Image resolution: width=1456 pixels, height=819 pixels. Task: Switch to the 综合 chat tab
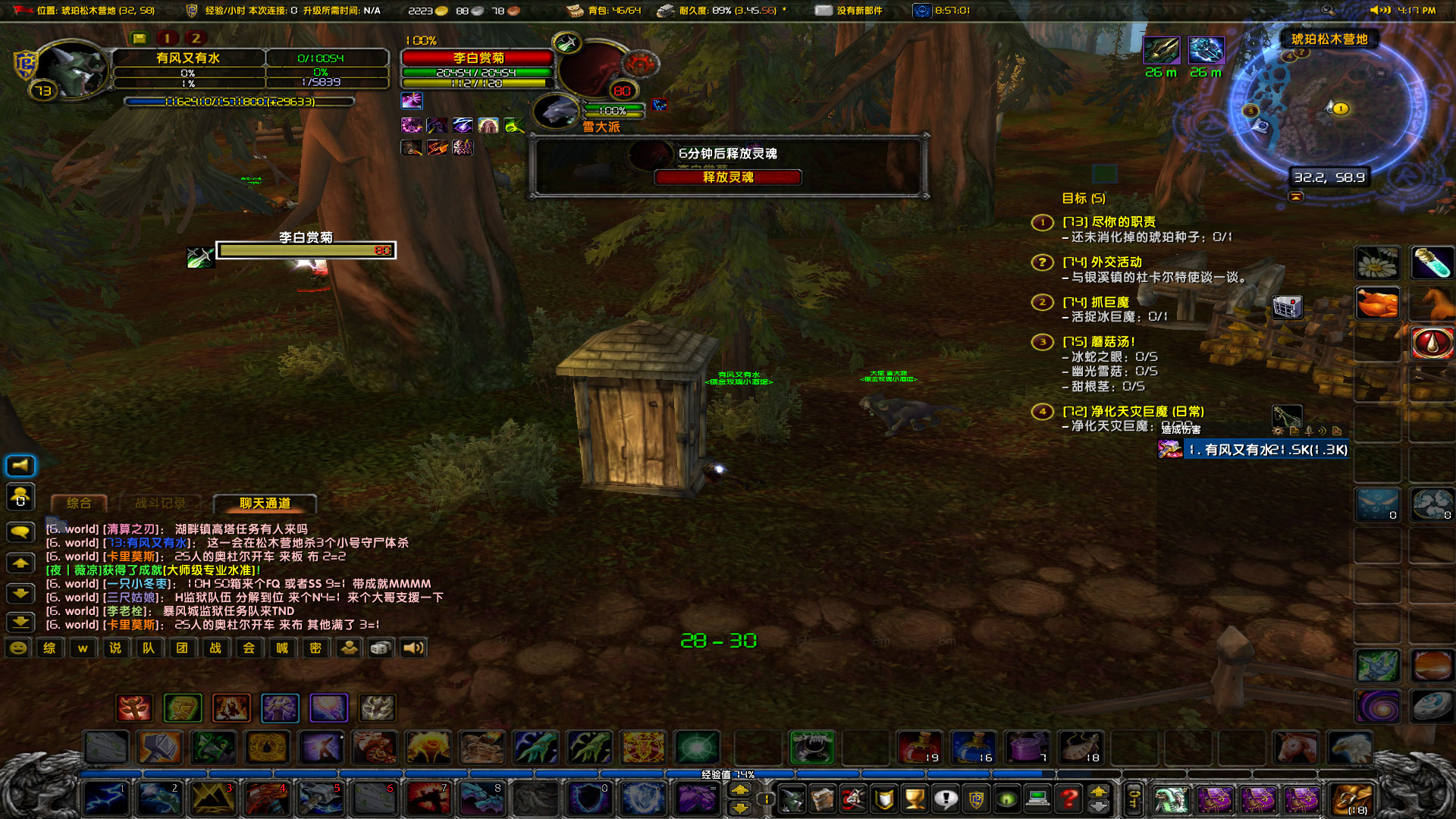pyautogui.click(x=78, y=501)
